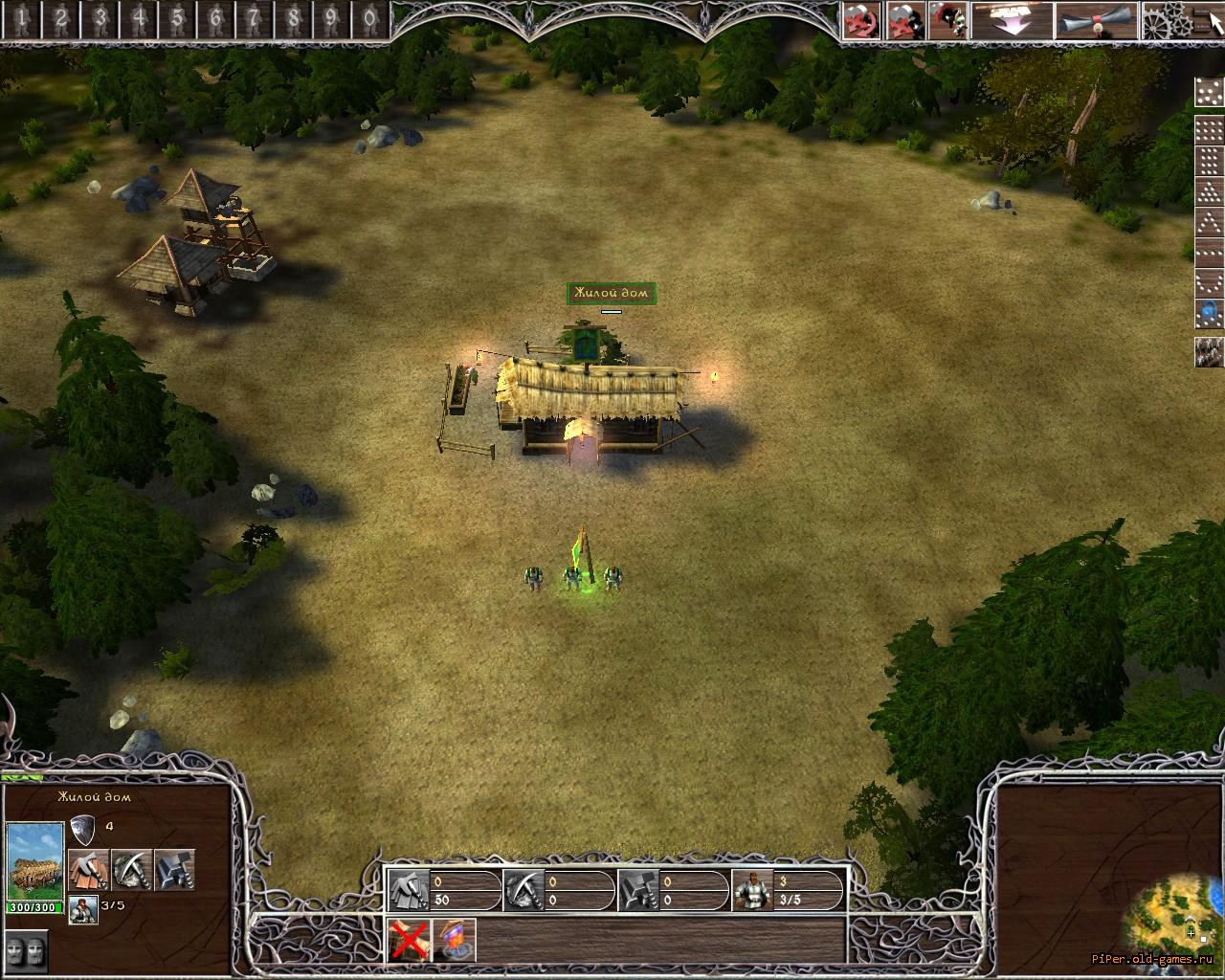
Task: Click the soldiers group icon below formations
Action: pyautogui.click(x=1209, y=351)
